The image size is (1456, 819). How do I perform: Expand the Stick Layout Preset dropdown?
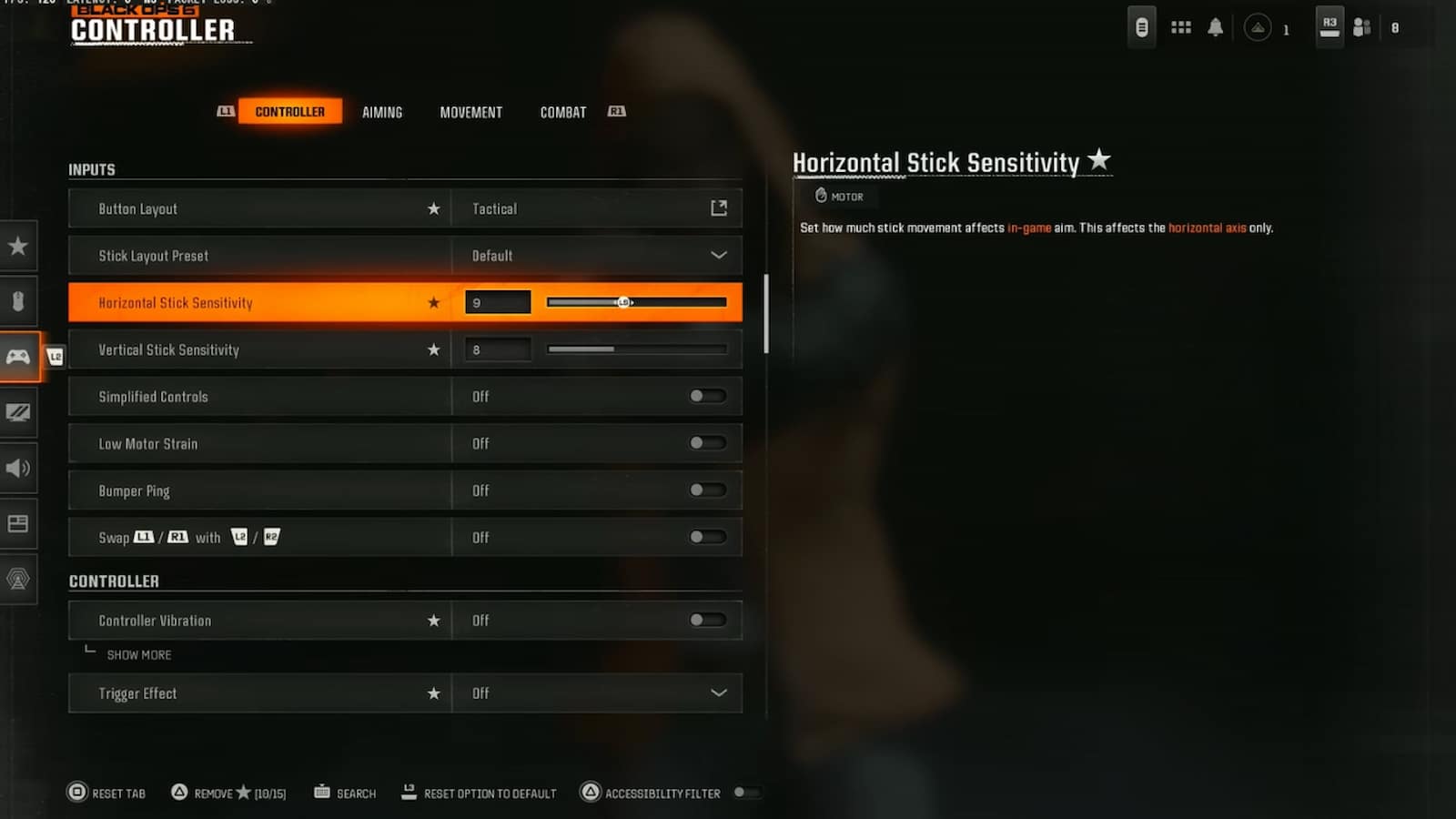point(718,255)
